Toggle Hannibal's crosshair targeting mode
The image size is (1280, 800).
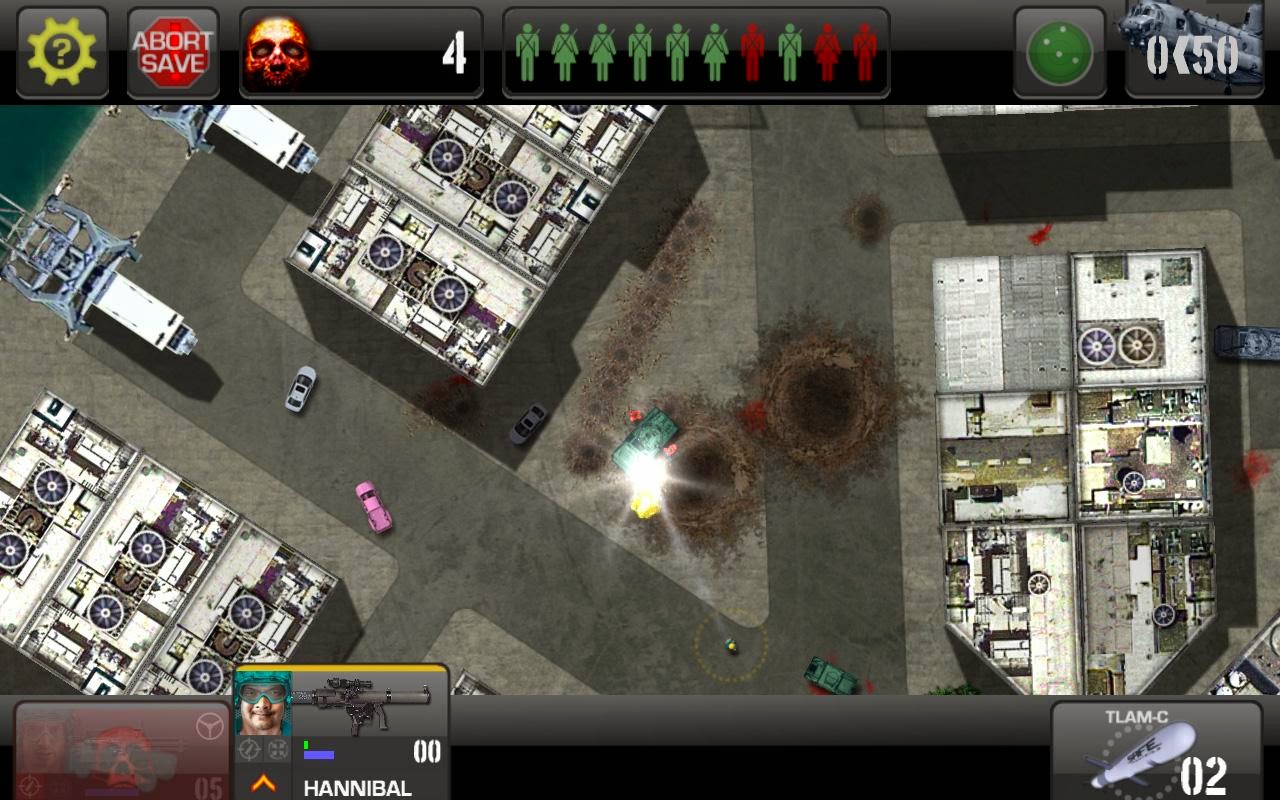pos(250,750)
